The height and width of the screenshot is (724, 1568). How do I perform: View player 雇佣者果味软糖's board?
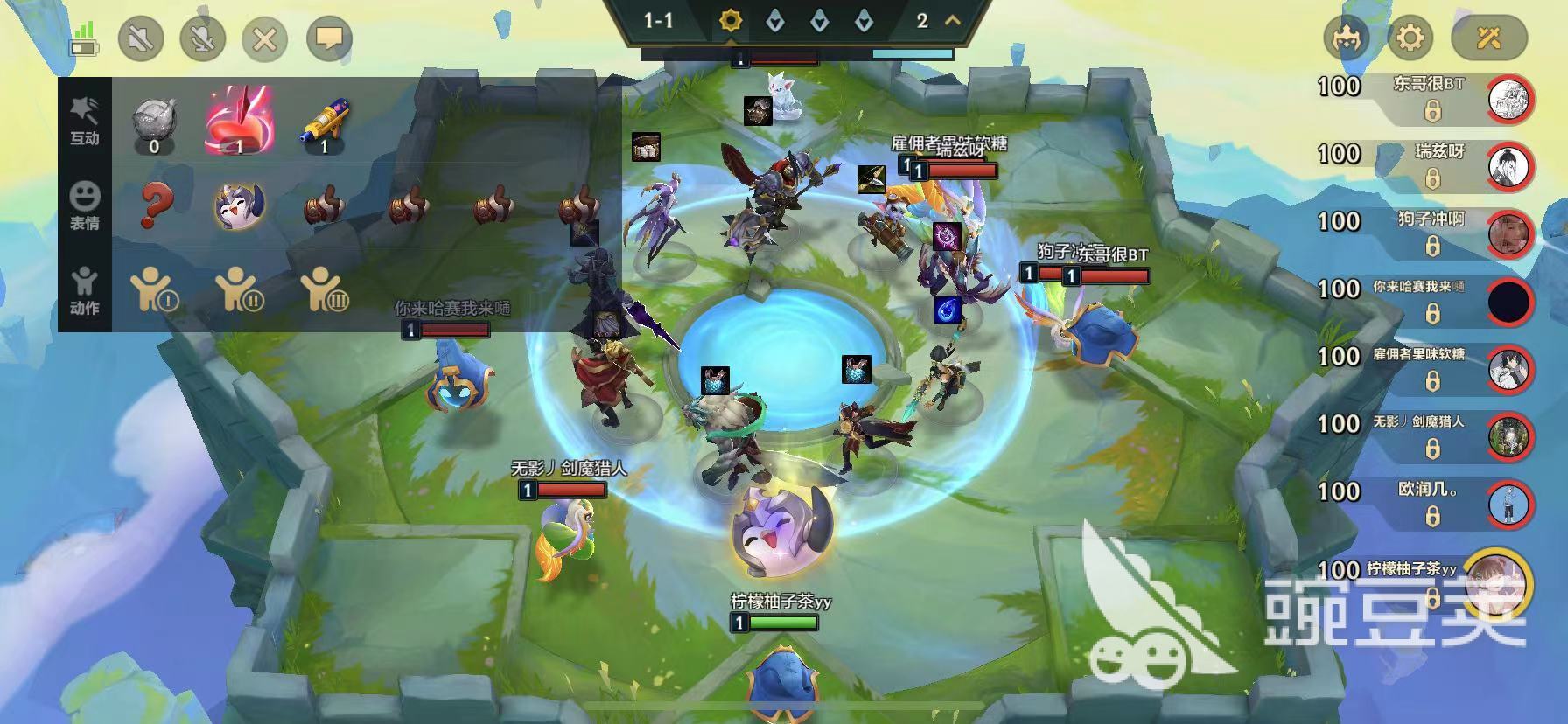coord(1510,369)
